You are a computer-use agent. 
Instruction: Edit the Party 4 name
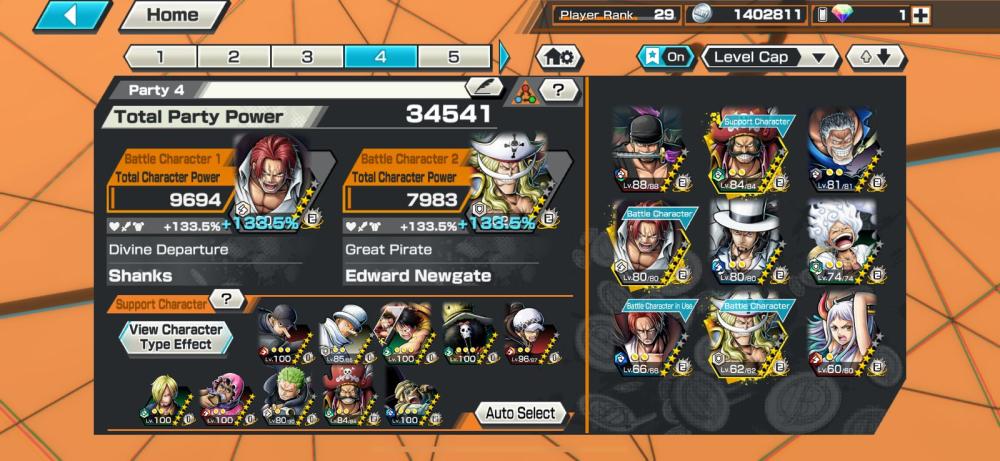tap(483, 88)
